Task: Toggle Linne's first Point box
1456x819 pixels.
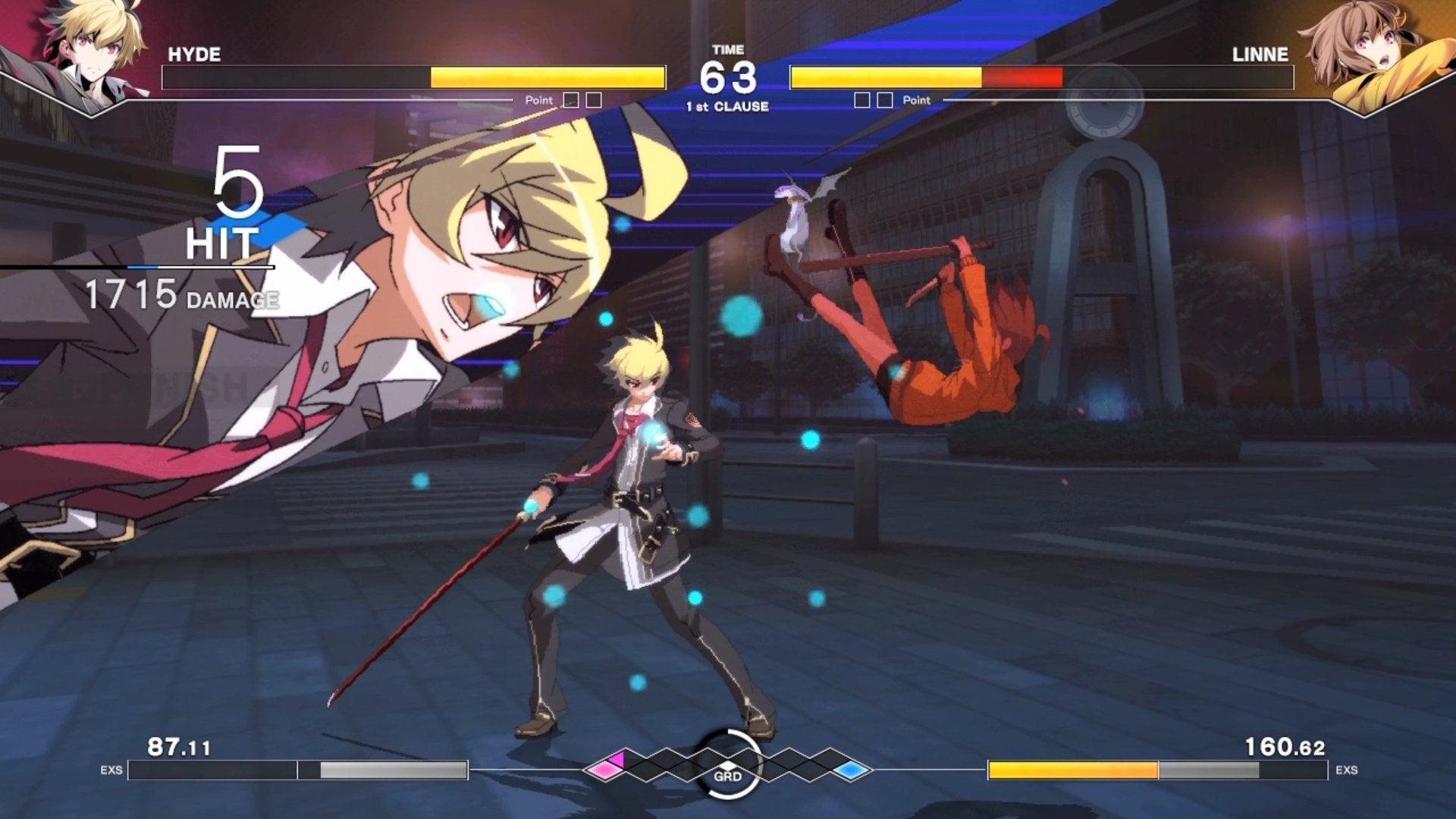Action: [x=861, y=99]
